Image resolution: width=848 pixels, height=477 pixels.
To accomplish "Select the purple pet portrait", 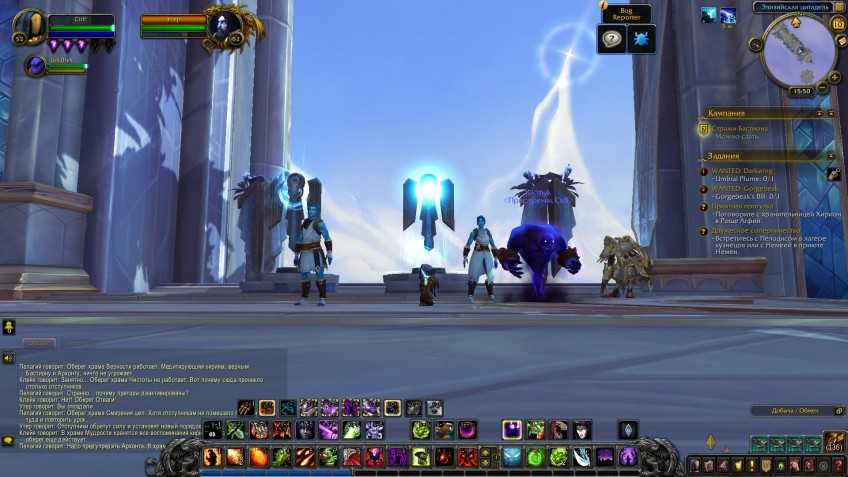I will click(36, 66).
